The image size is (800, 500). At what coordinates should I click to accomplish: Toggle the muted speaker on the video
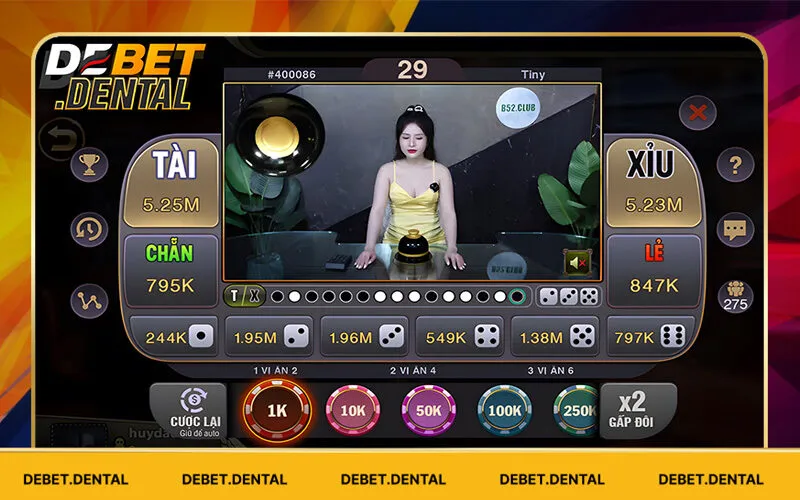(576, 262)
